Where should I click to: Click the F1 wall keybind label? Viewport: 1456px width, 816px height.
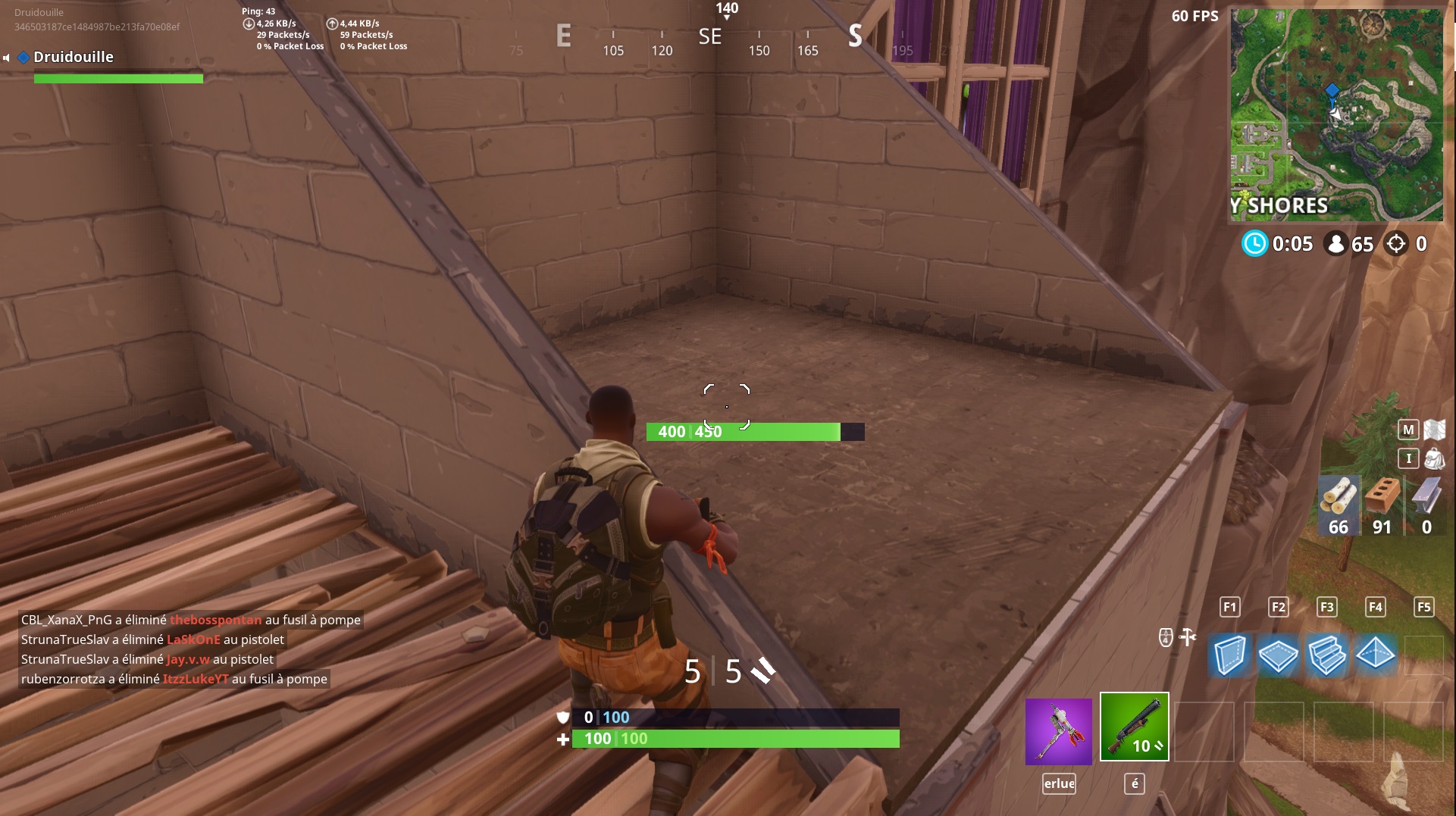[x=1230, y=607]
